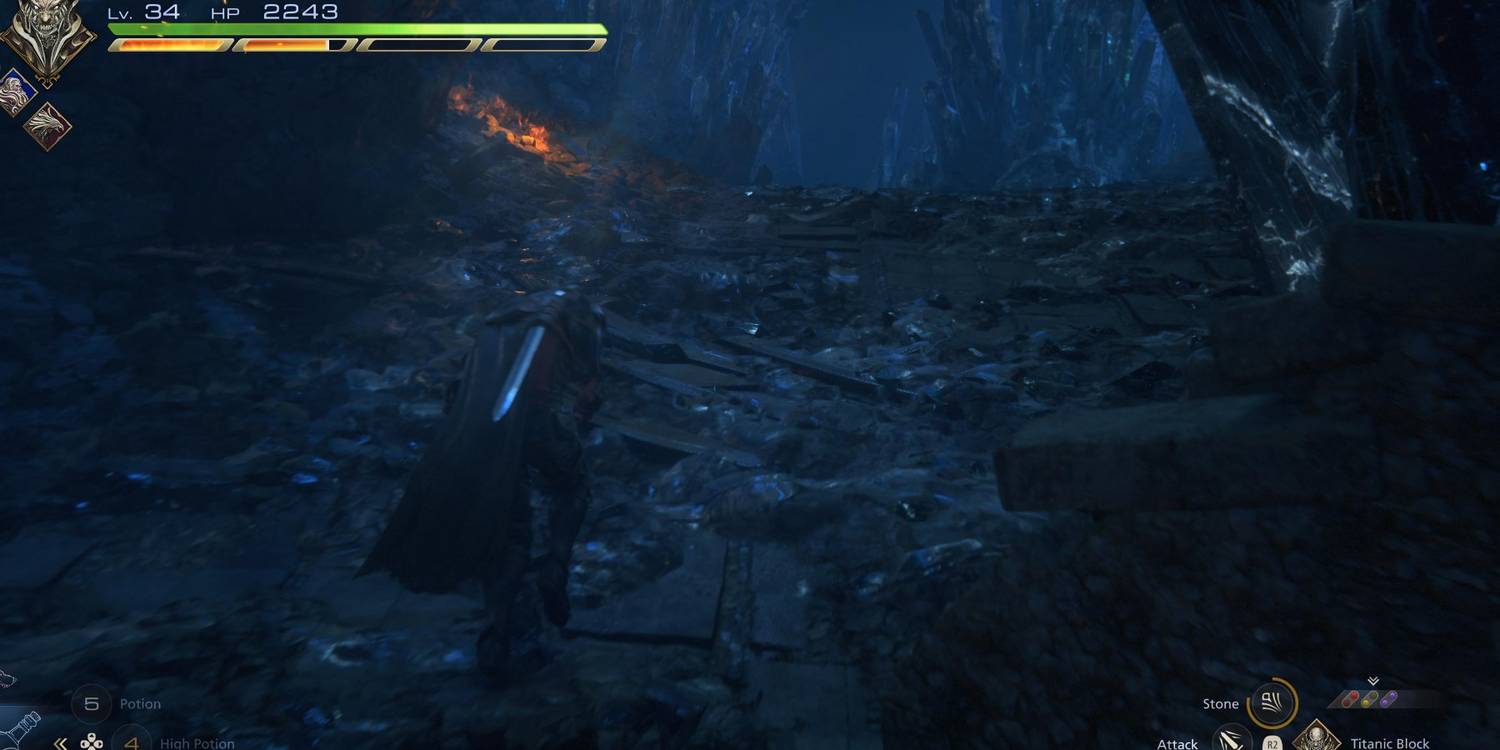Screen dimensions: 1500x750
Task: Toggle the red precision dot indicator
Action: pyautogui.click(x=1351, y=698)
